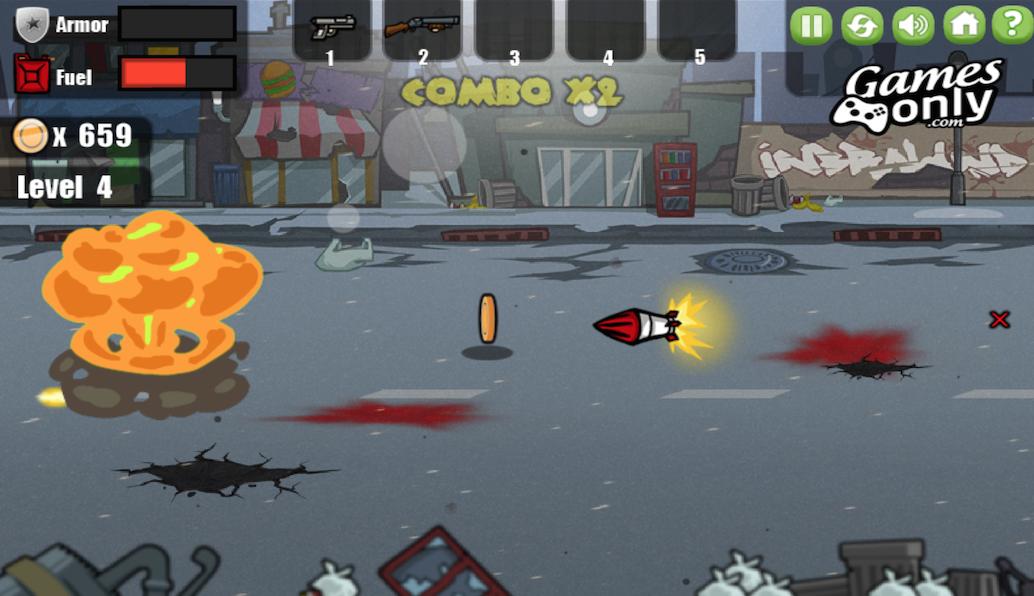
Task: Pause the game
Action: pyautogui.click(x=811, y=25)
